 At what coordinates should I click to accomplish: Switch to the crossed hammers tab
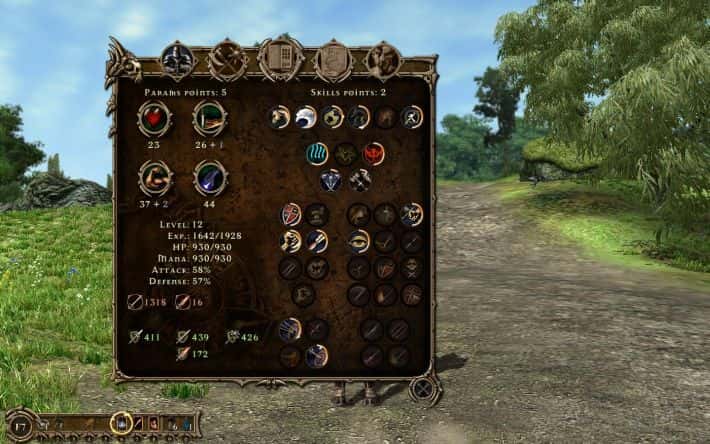228,59
